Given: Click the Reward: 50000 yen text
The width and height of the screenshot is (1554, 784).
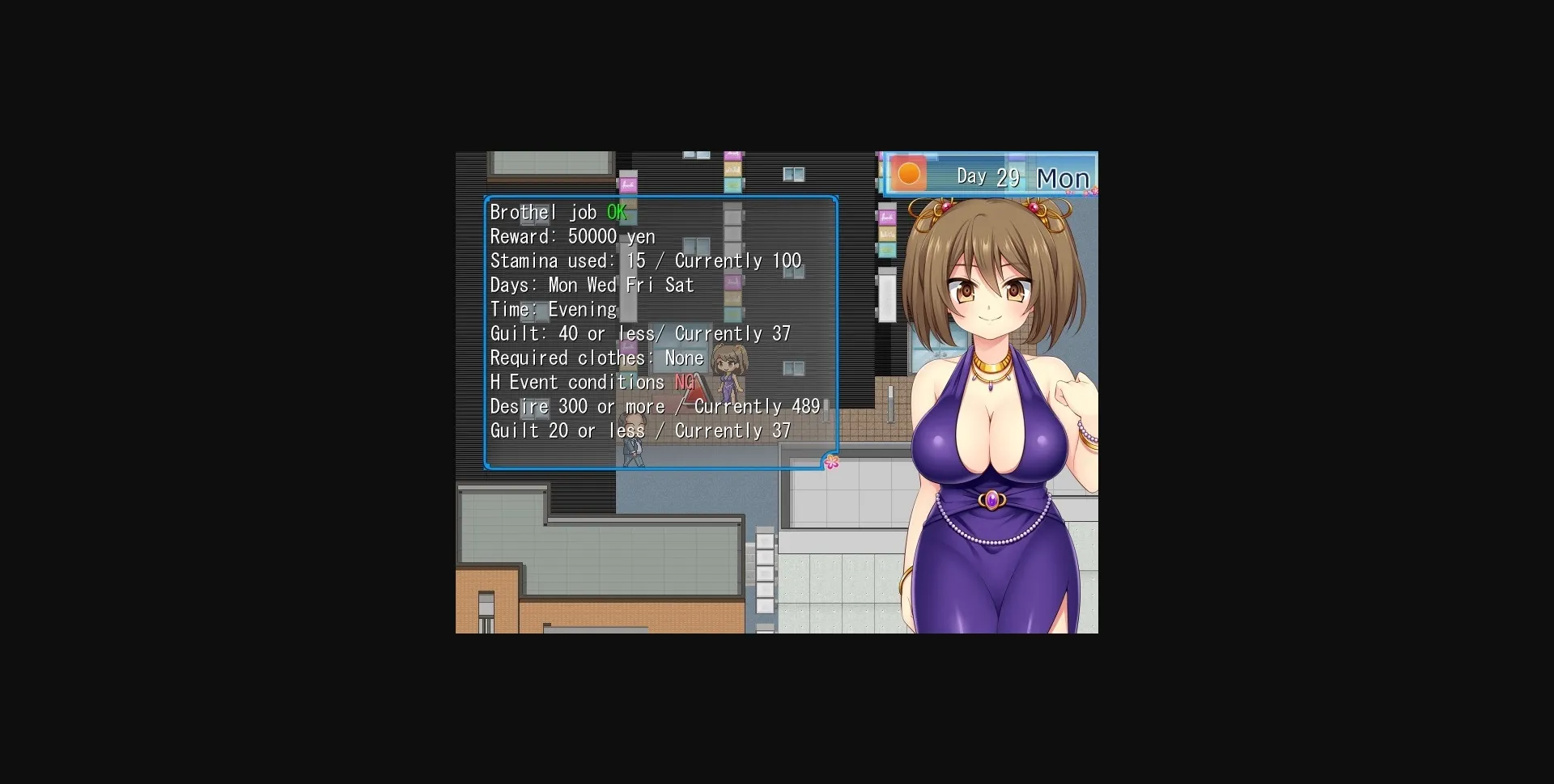Looking at the screenshot, I should pyautogui.click(x=572, y=236).
